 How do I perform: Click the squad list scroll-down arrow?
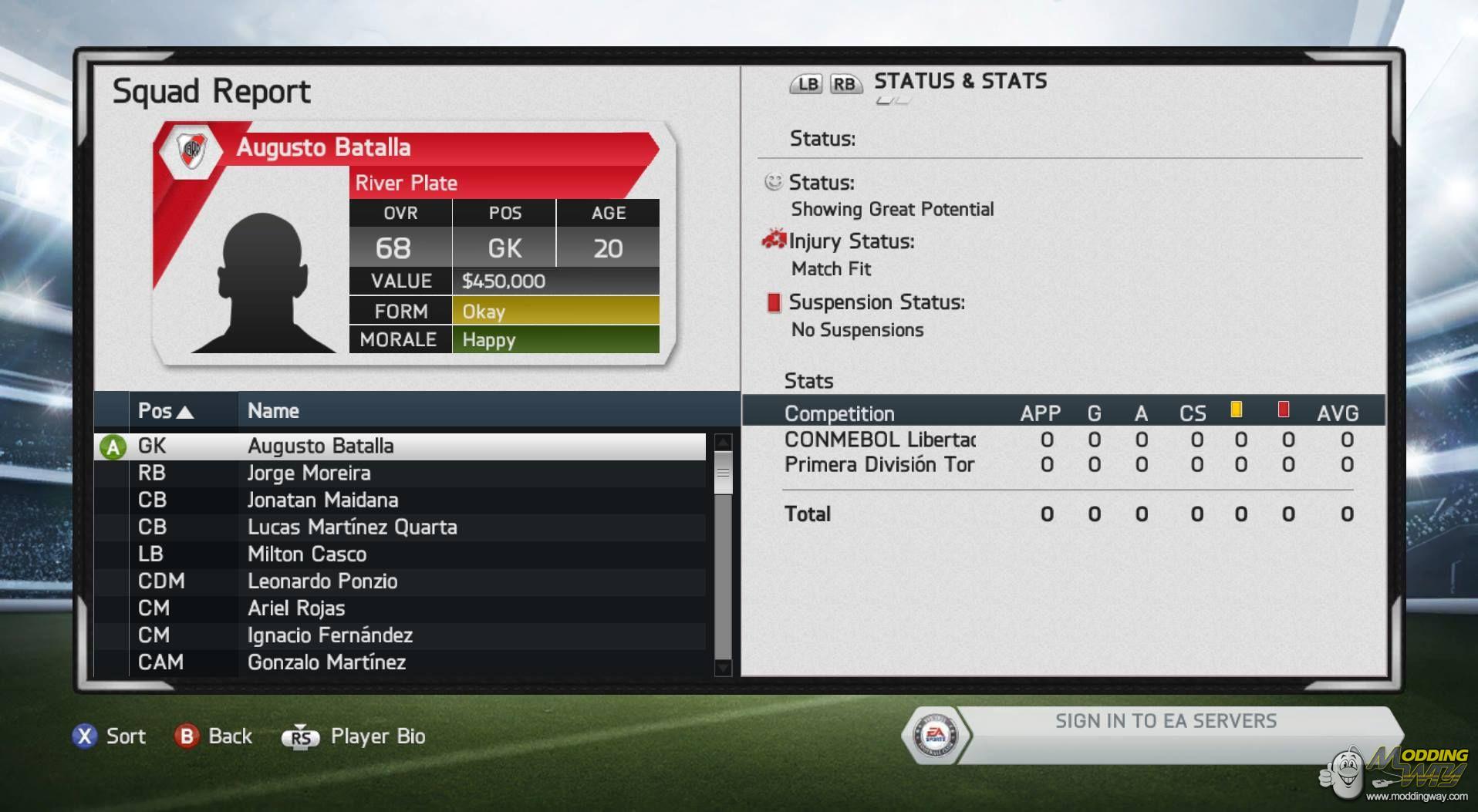coord(723,667)
